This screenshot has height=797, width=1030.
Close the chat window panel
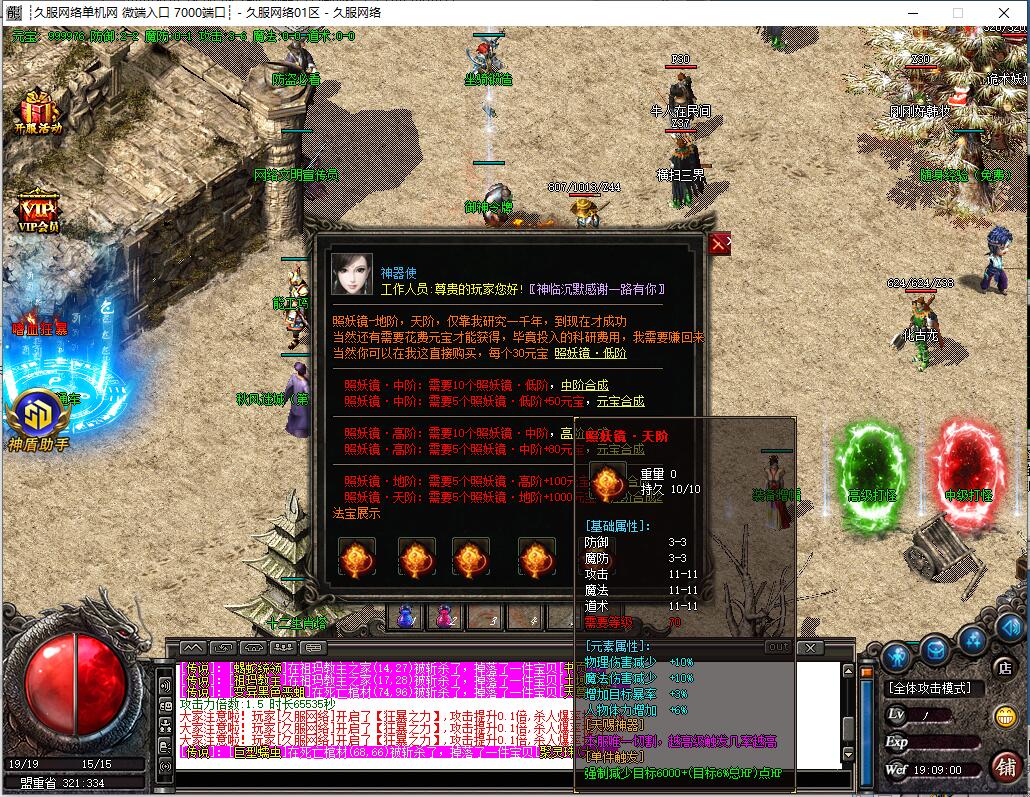(x=810, y=648)
